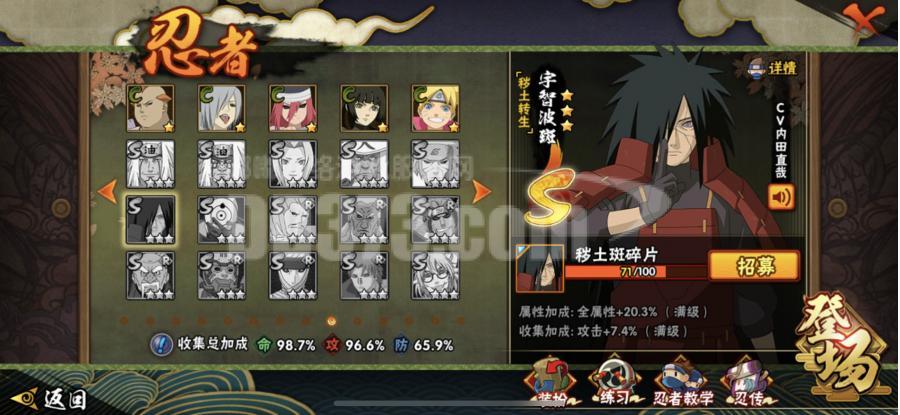Image resolution: width=900 pixels, height=415 pixels.
Task: Select the spiral-masked Tobi portrait
Action: [221, 218]
